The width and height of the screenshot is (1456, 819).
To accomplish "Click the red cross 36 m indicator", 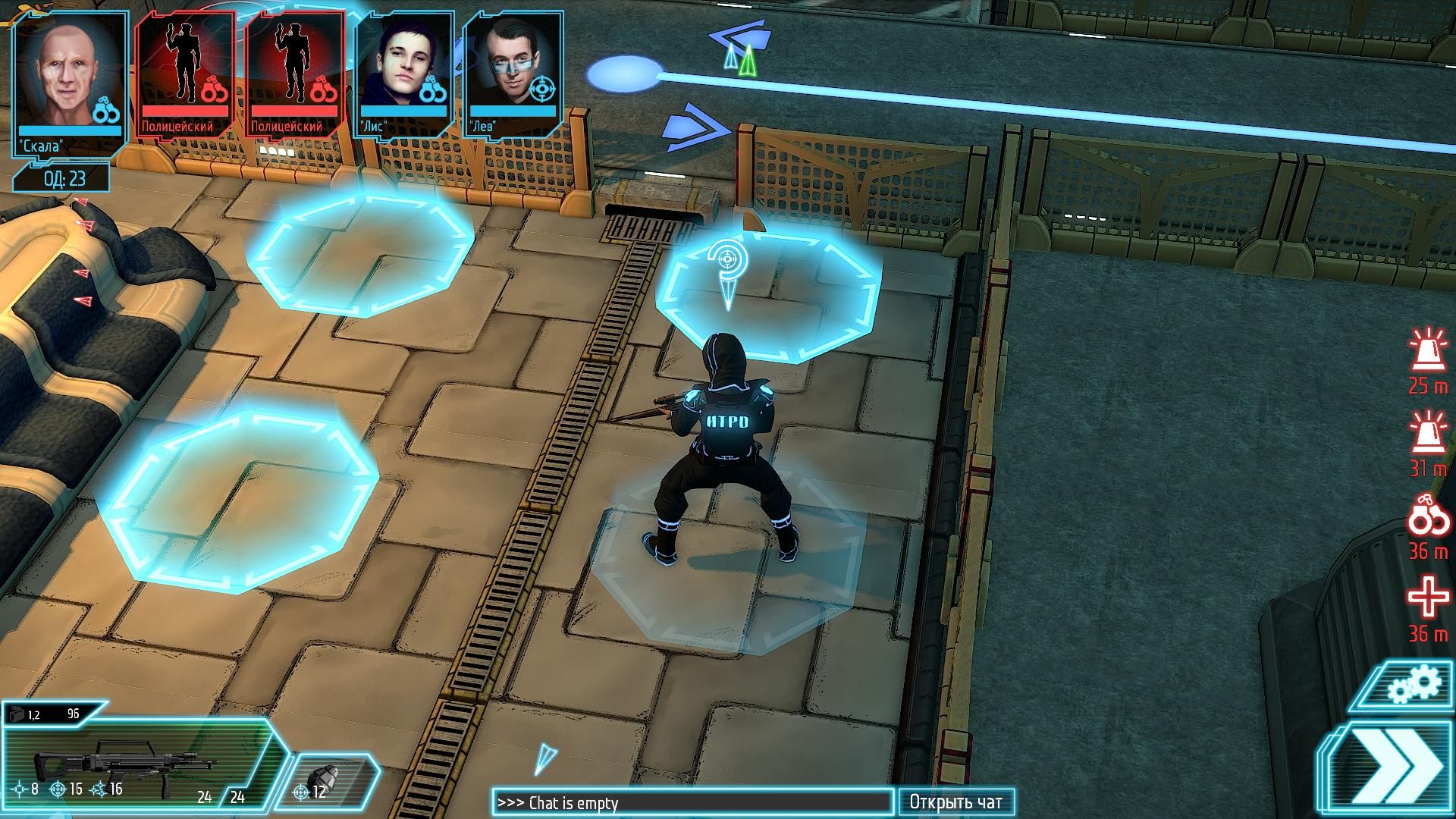I will tap(1428, 610).
